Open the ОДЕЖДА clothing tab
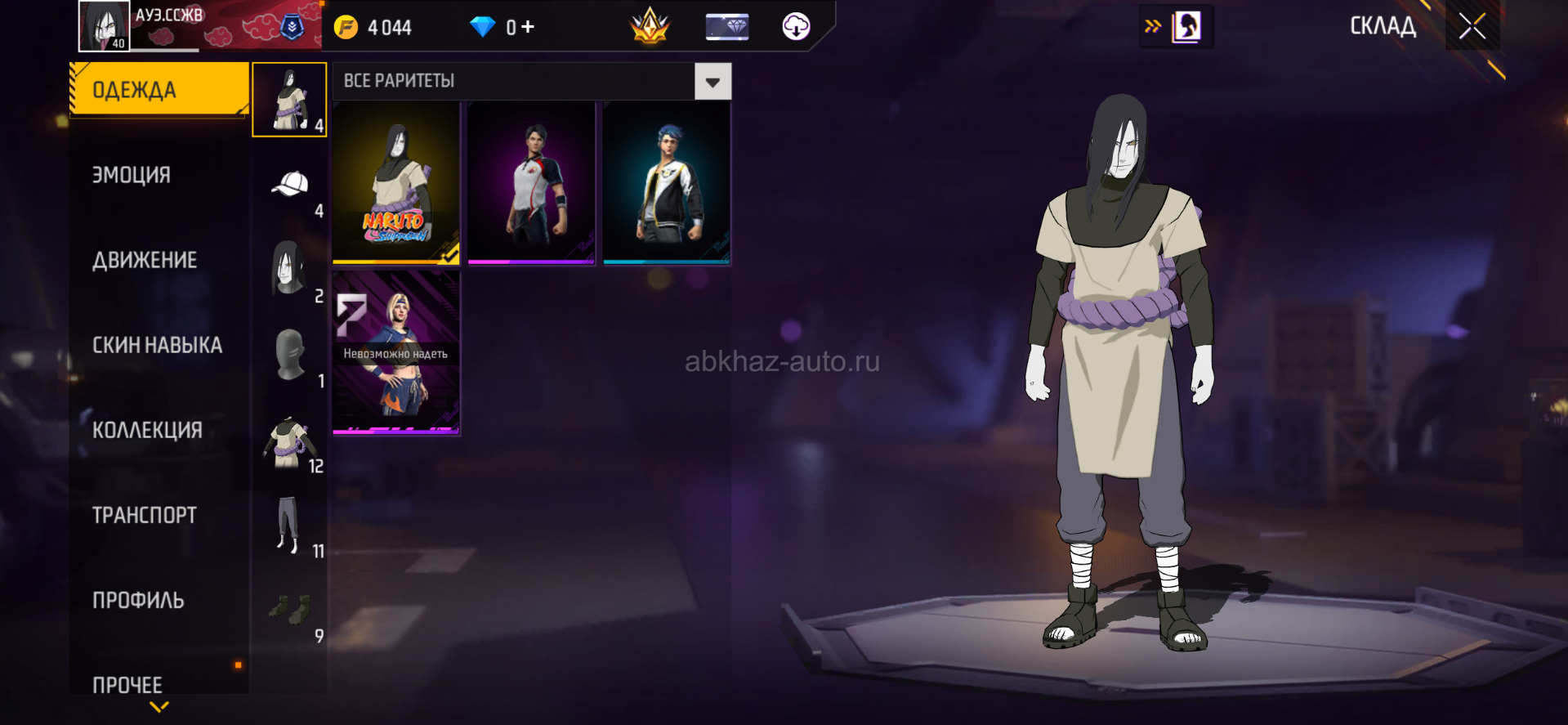 159,89
